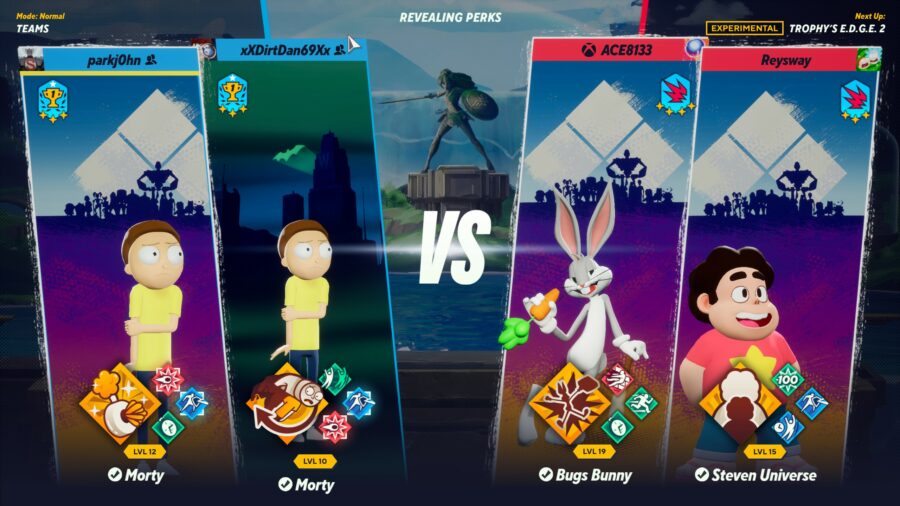
Task: Inspect ACE8133's red claw badge
Action: click(674, 94)
